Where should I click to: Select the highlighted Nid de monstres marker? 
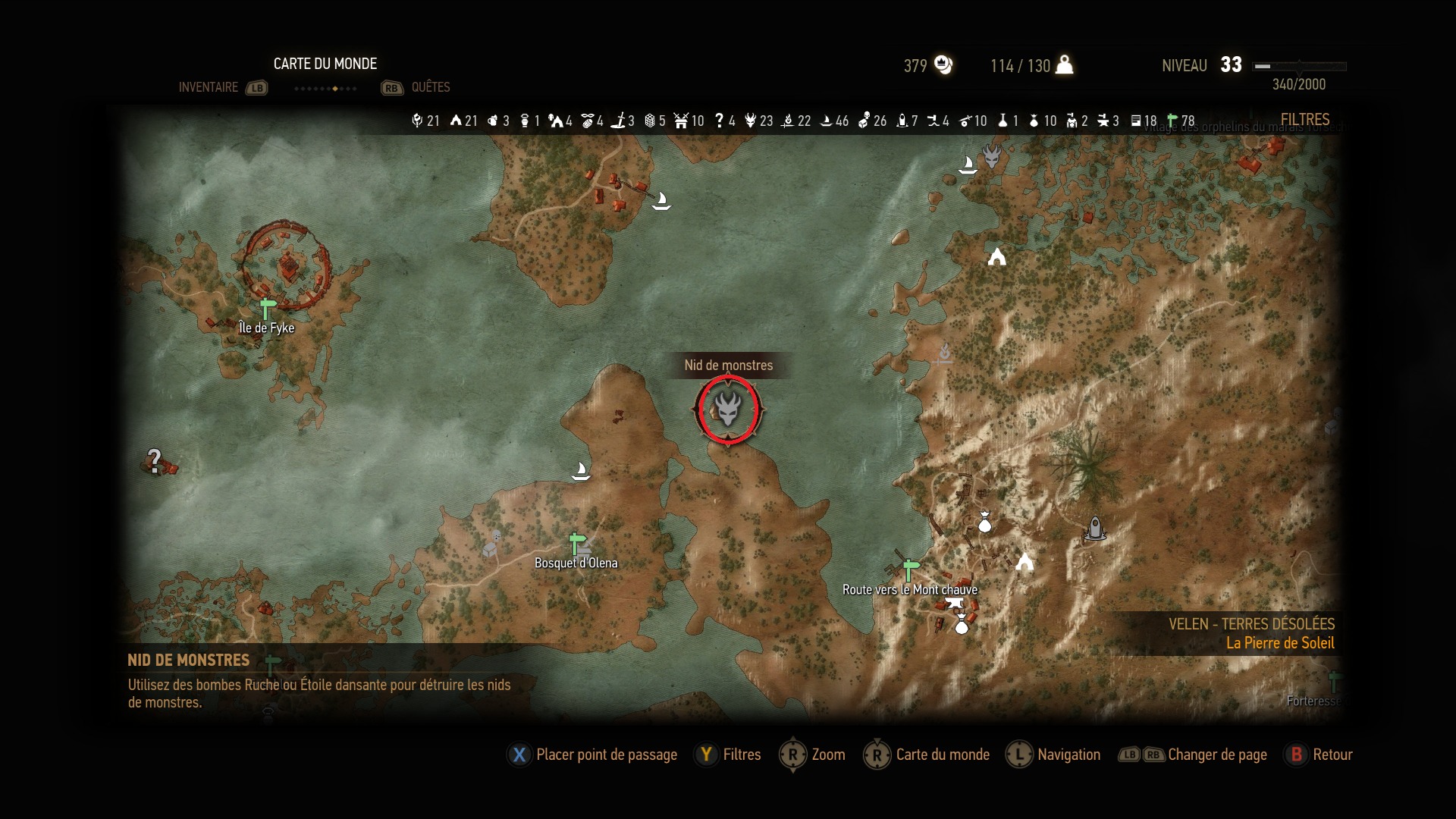(x=728, y=409)
